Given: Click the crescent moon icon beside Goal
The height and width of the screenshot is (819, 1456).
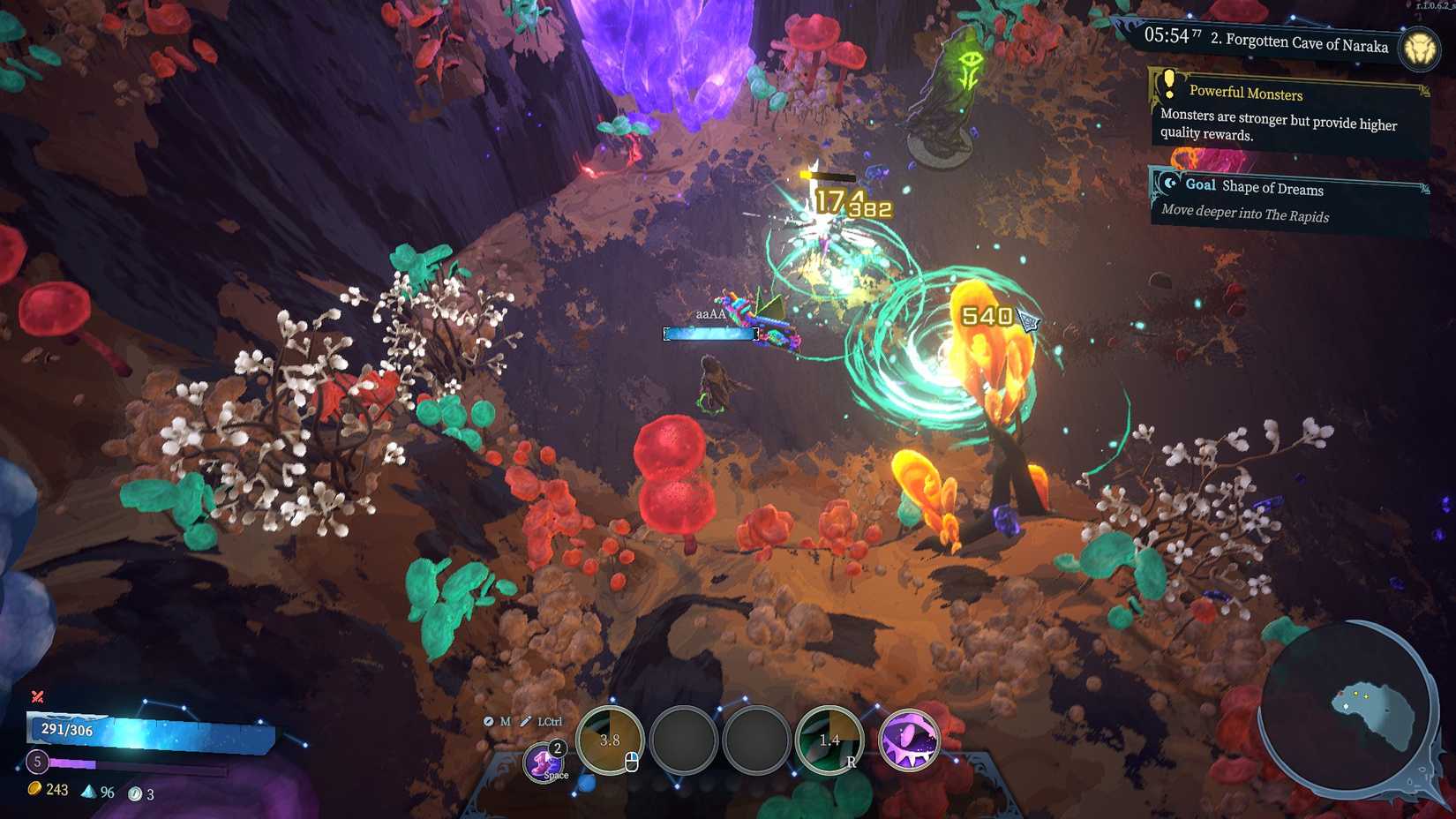Looking at the screenshot, I should 1171,182.
